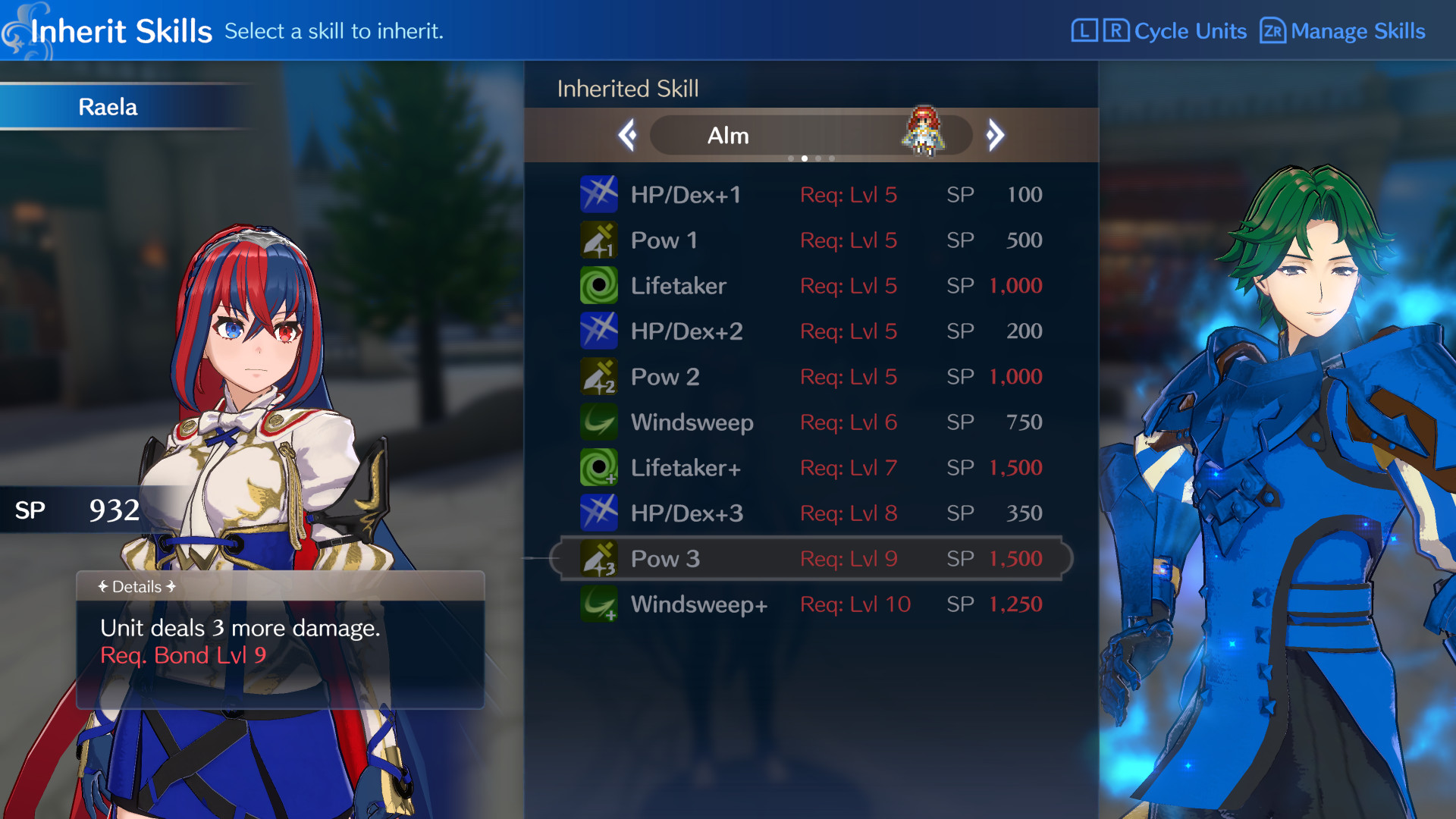
Task: Select the Lifetaker+ skill icon
Action: [x=599, y=467]
